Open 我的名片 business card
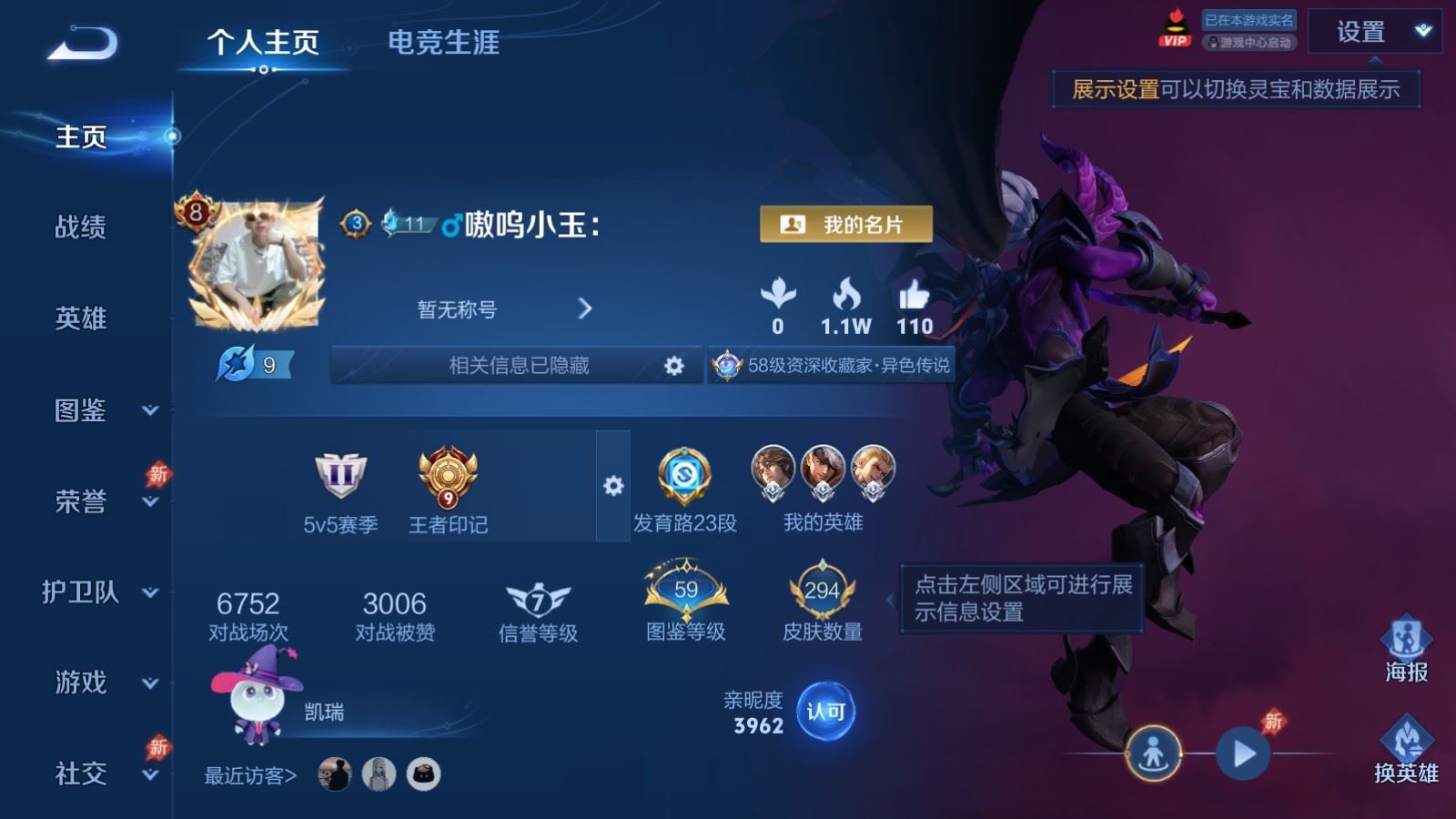 click(x=845, y=225)
